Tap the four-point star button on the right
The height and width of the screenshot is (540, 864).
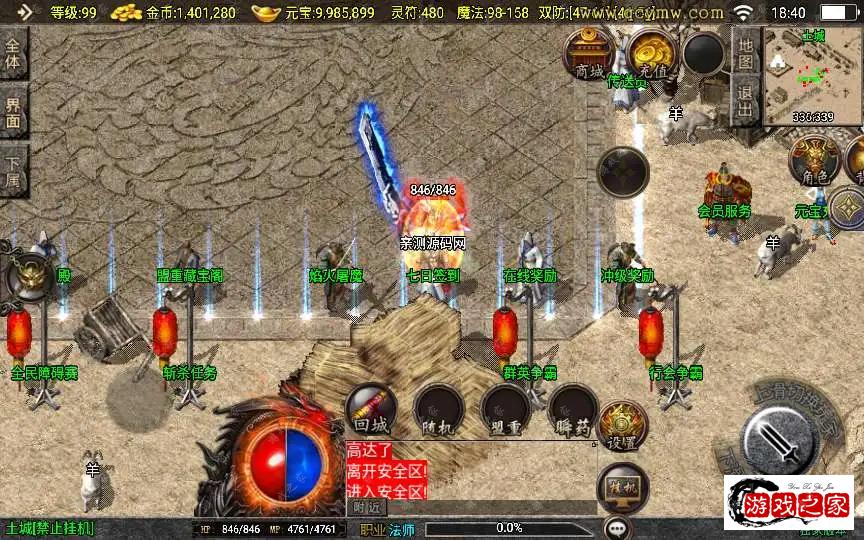tap(848, 207)
